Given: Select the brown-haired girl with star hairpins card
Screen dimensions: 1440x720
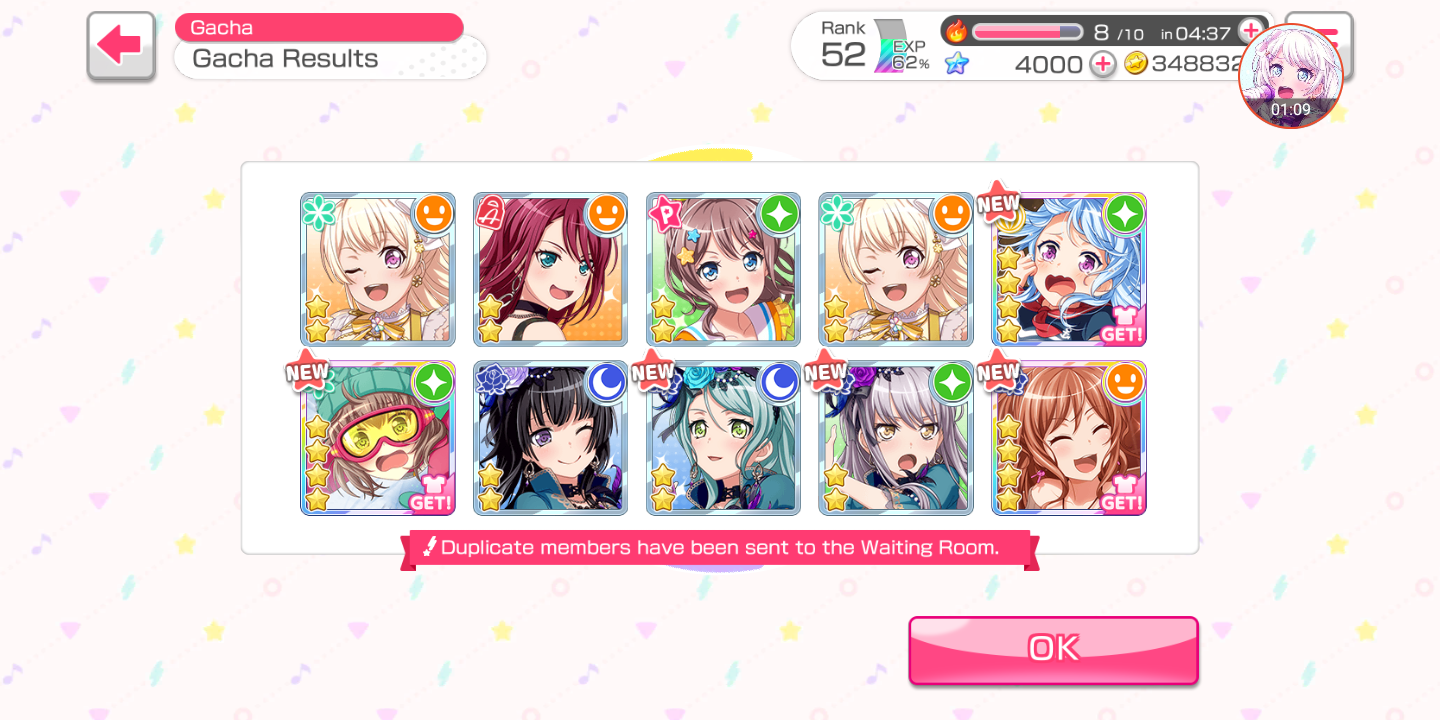Looking at the screenshot, I should [723, 269].
